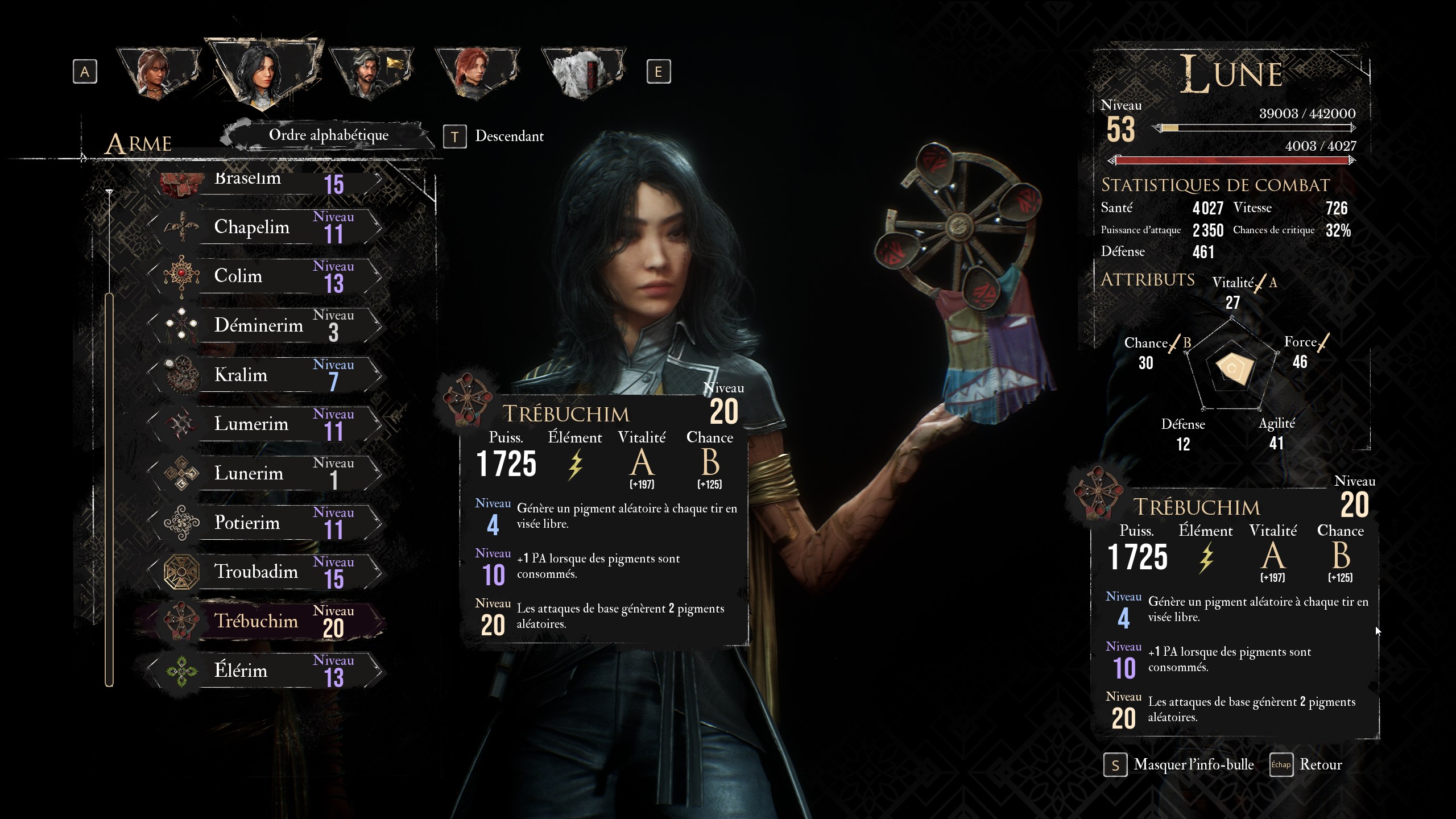Click the highlighted Trébuchim weapon row

(x=266, y=621)
